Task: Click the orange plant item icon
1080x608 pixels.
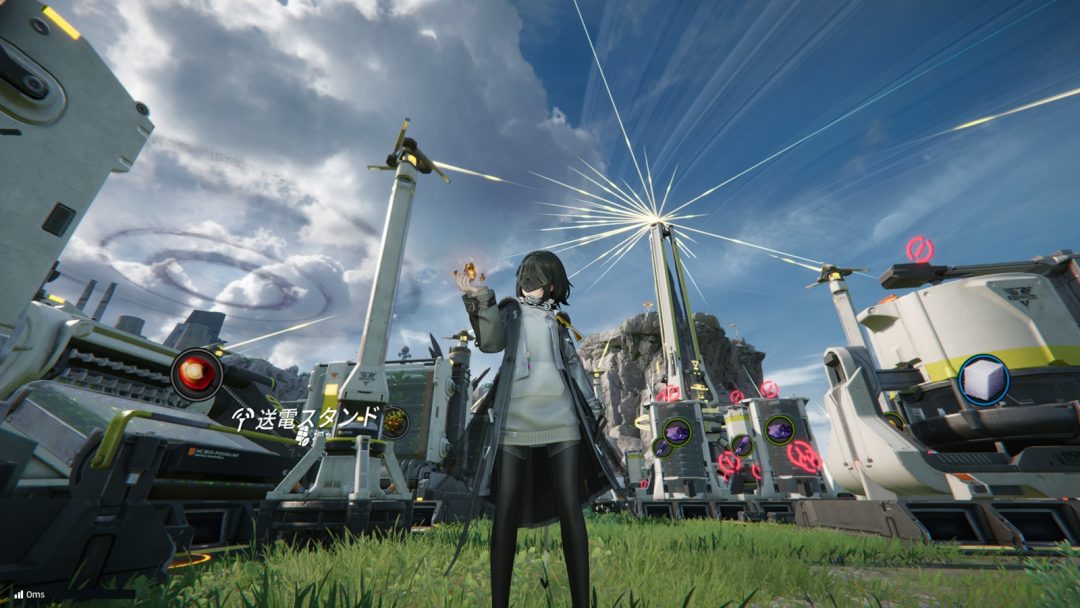Action: click(x=395, y=422)
